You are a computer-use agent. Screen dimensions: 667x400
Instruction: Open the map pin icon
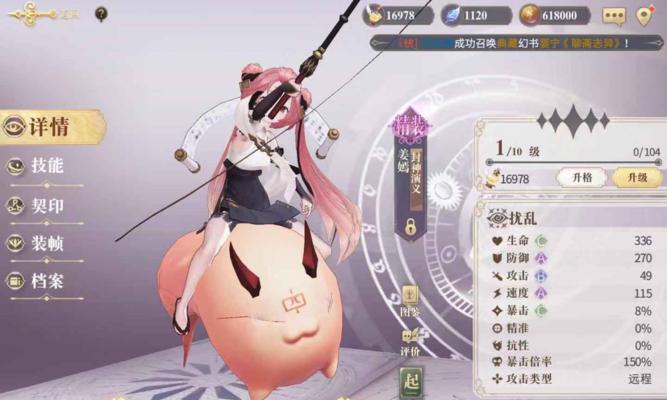click(x=646, y=16)
